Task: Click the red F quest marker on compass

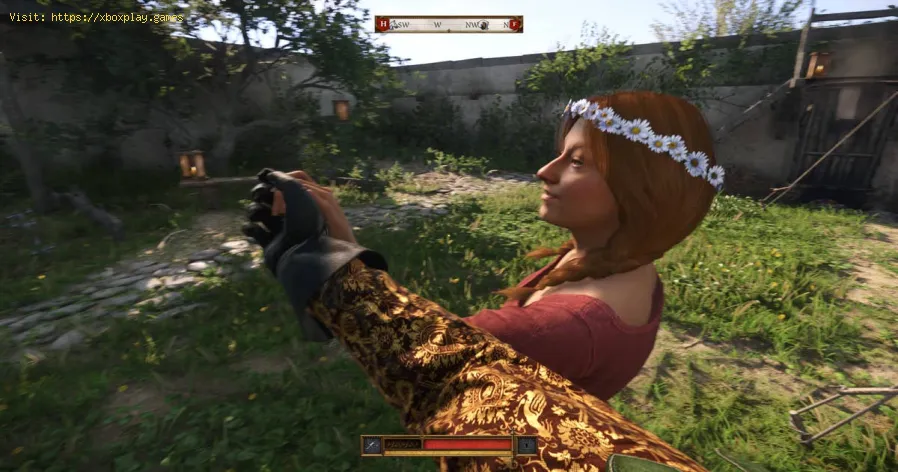Action: 514,24
